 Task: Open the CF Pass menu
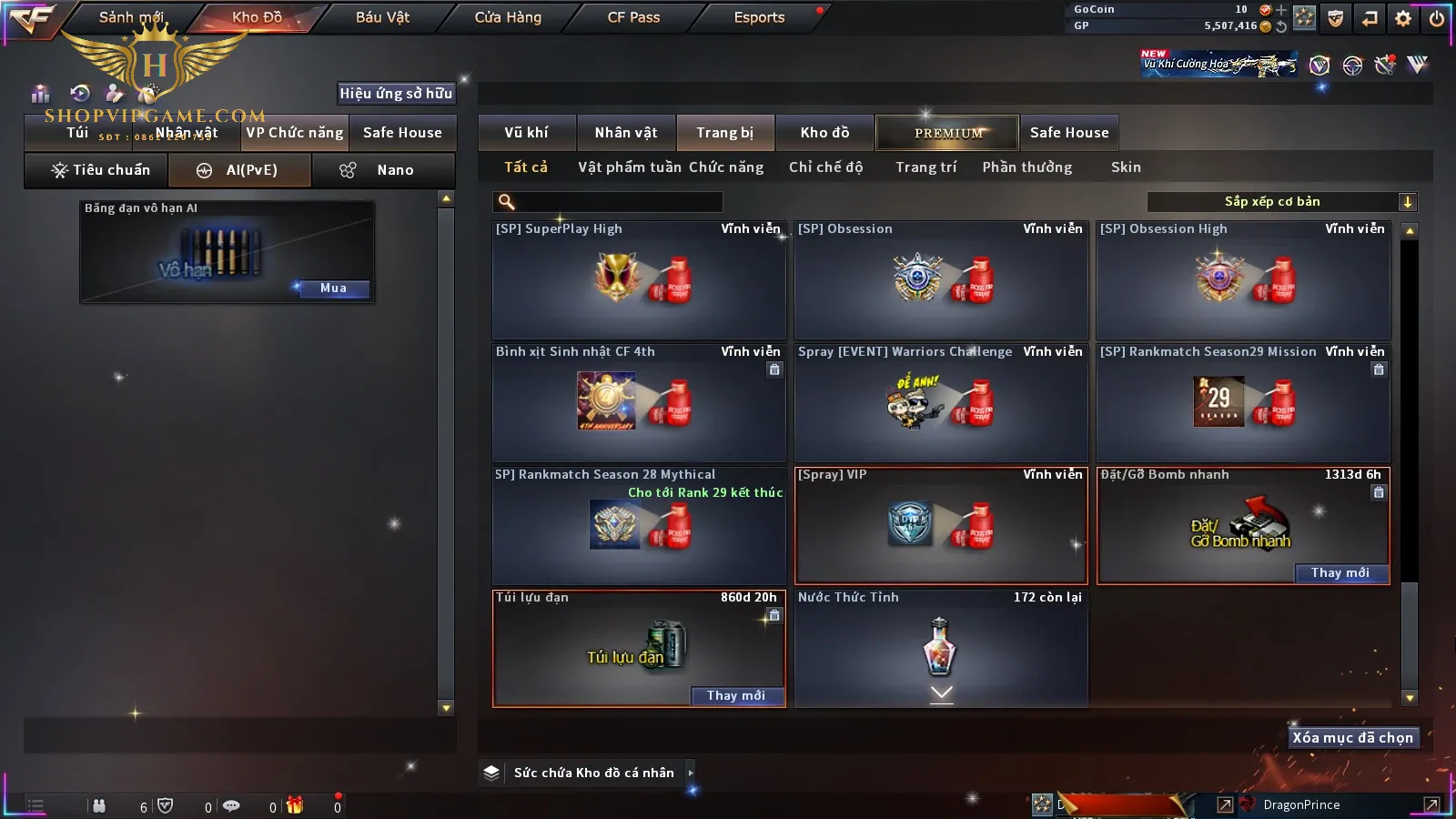click(633, 17)
